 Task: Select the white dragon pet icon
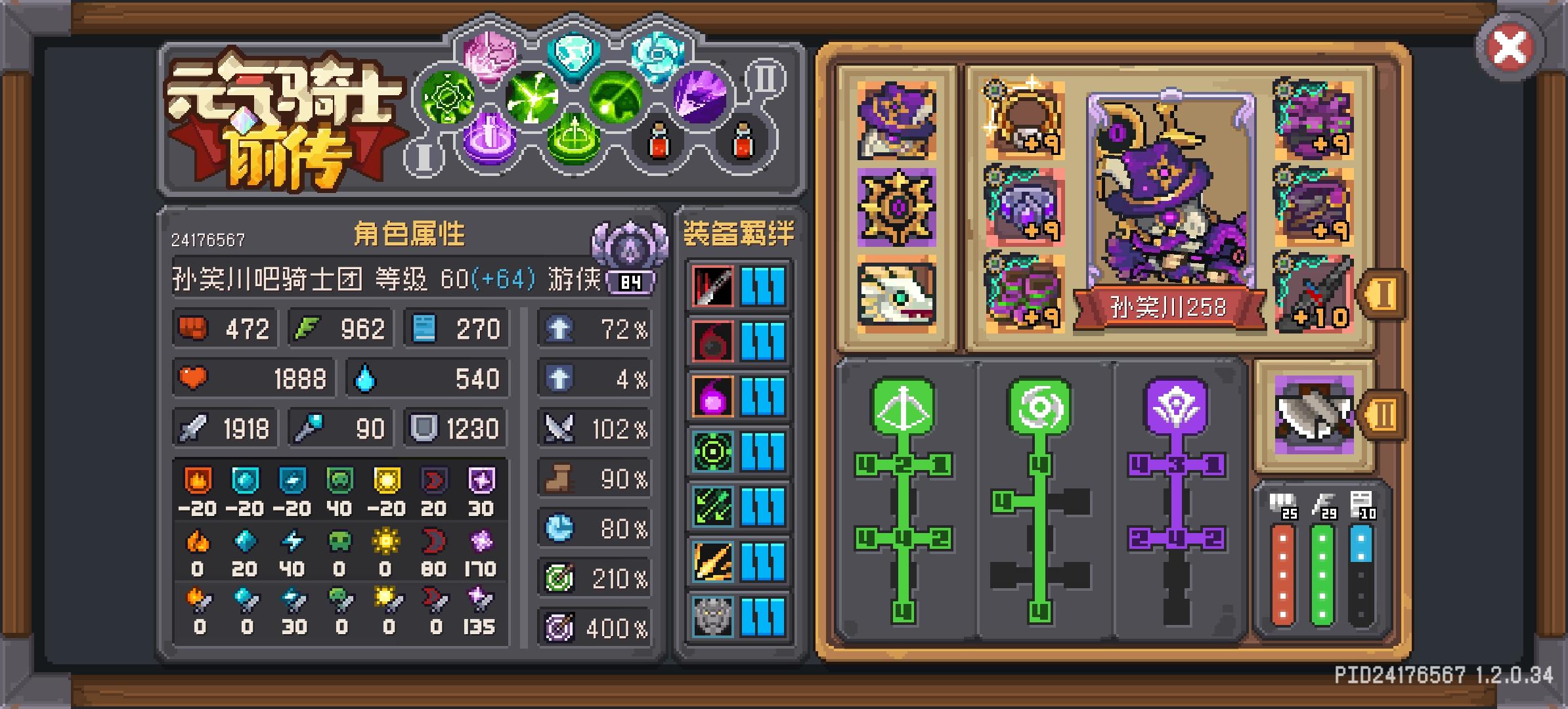[896, 291]
